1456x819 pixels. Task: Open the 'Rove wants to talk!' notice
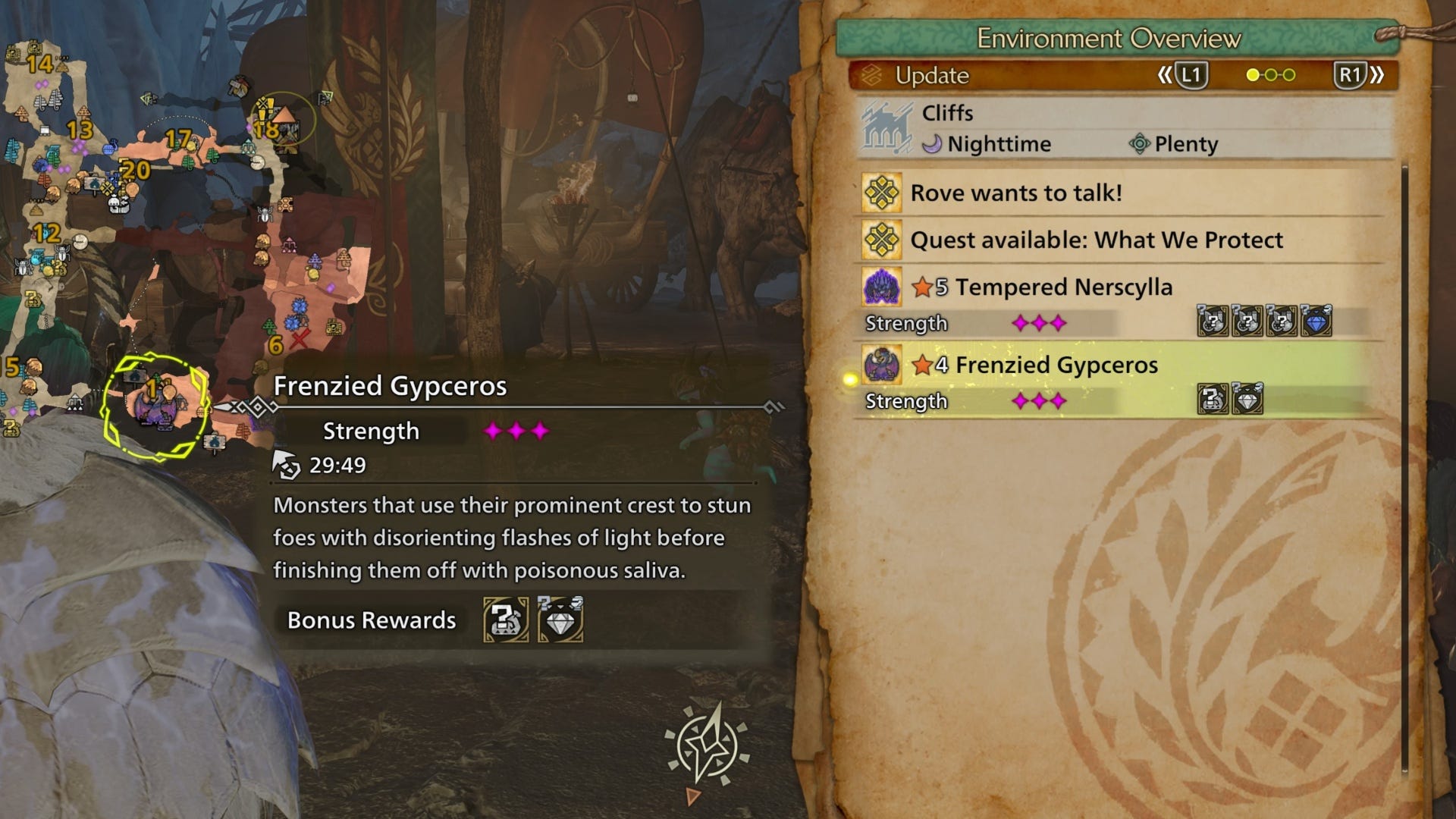point(1015,193)
